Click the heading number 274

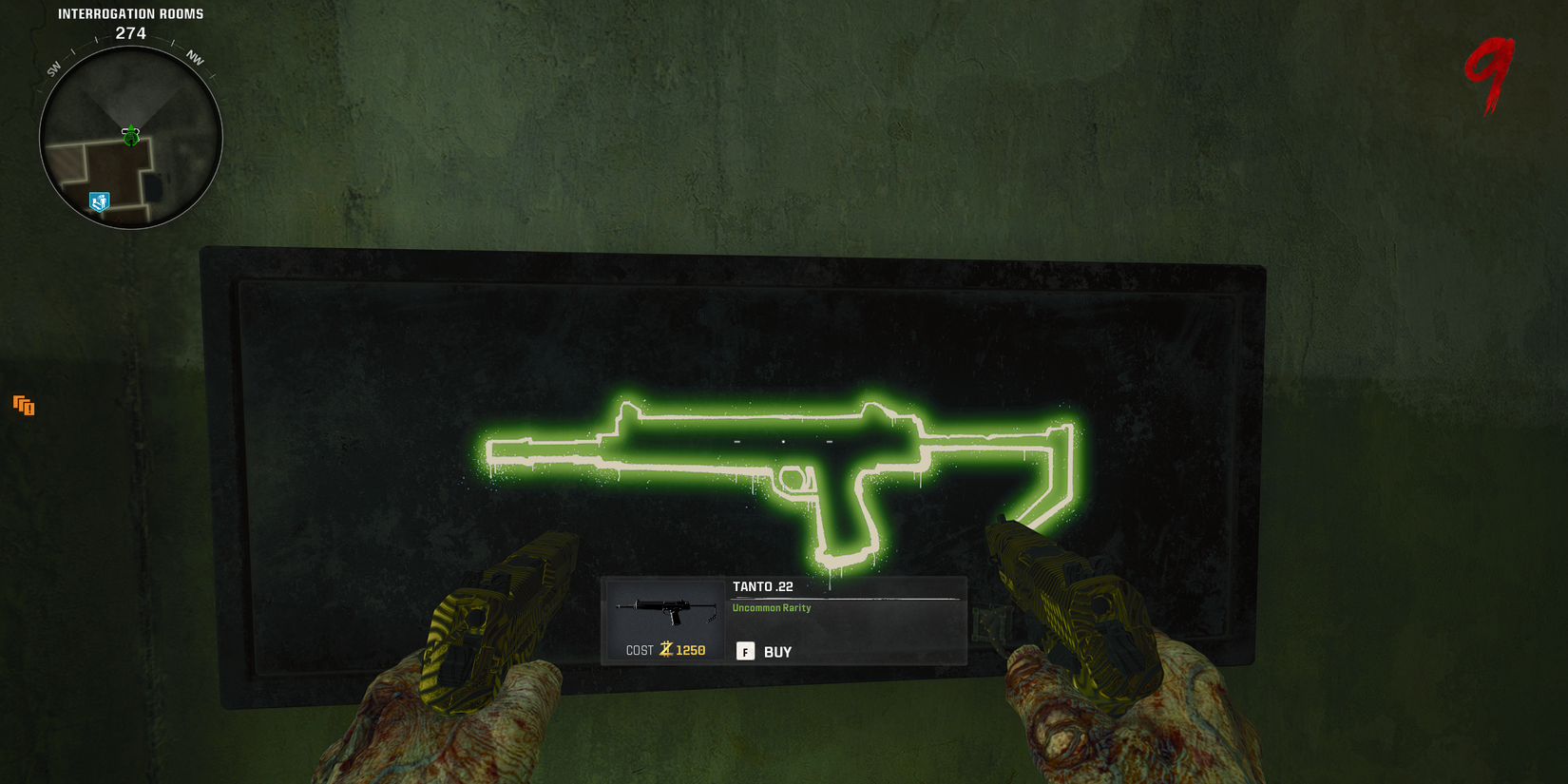tap(132, 33)
